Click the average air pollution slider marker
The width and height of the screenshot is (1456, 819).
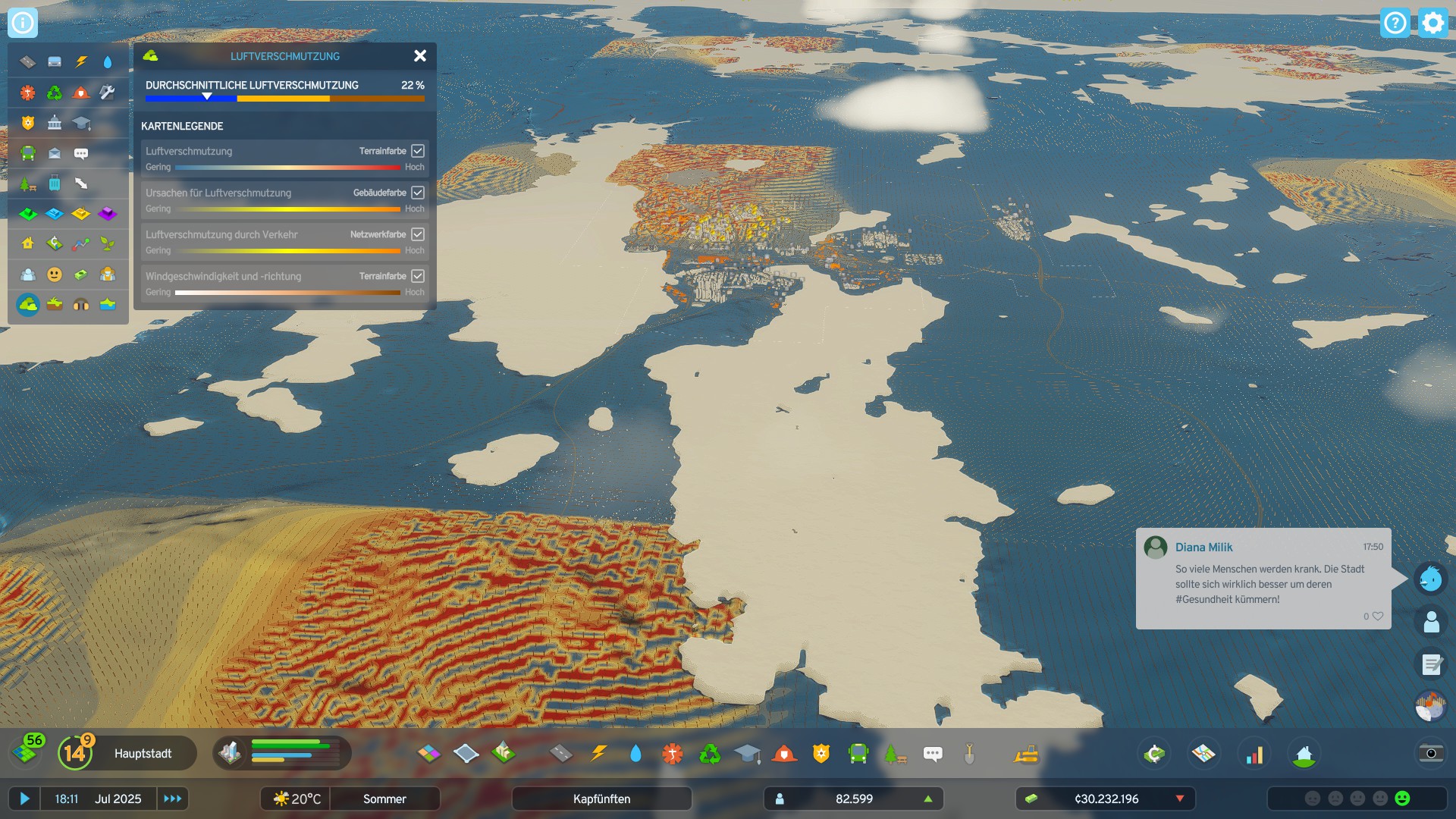coord(206,96)
